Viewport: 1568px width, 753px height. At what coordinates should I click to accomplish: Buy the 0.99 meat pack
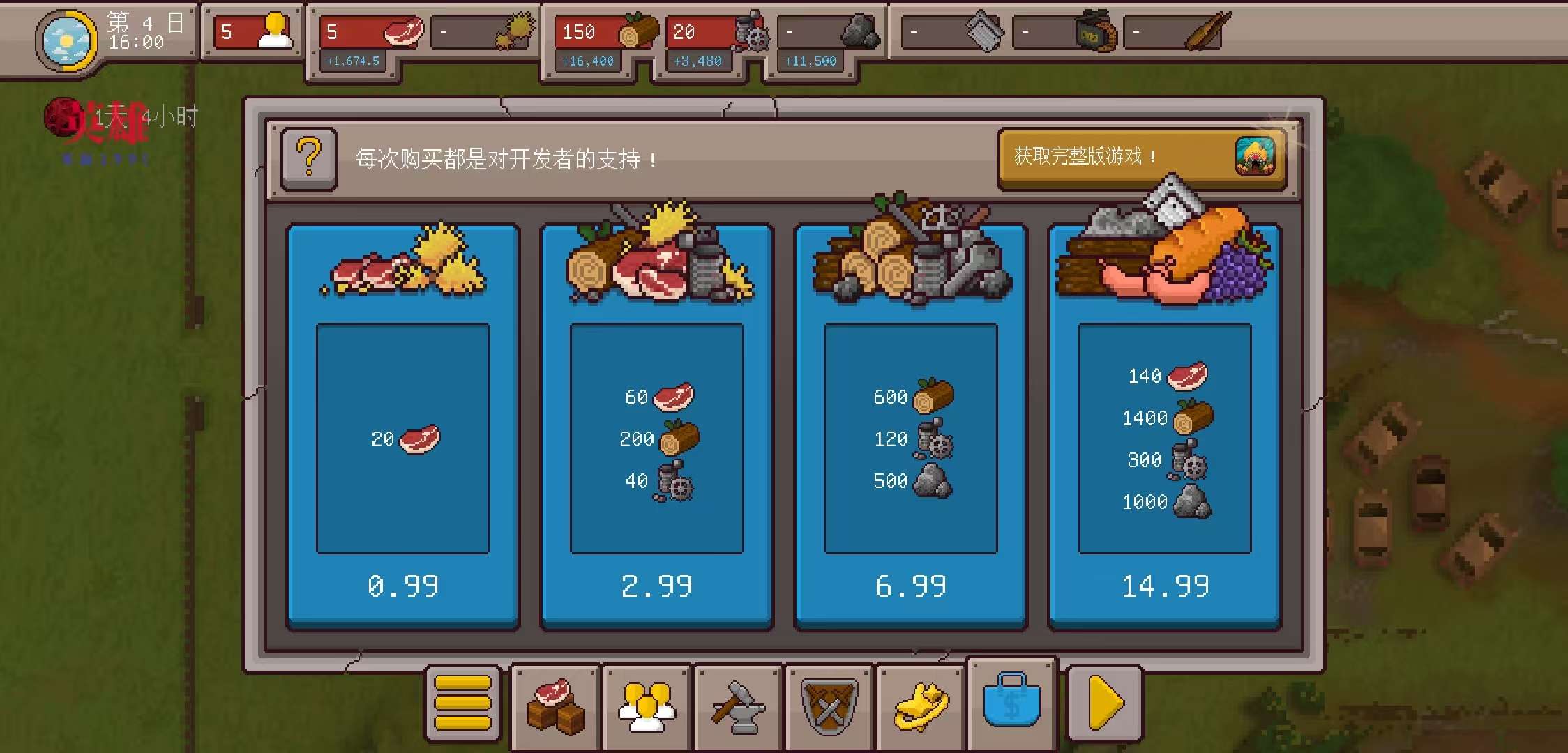[x=402, y=427]
